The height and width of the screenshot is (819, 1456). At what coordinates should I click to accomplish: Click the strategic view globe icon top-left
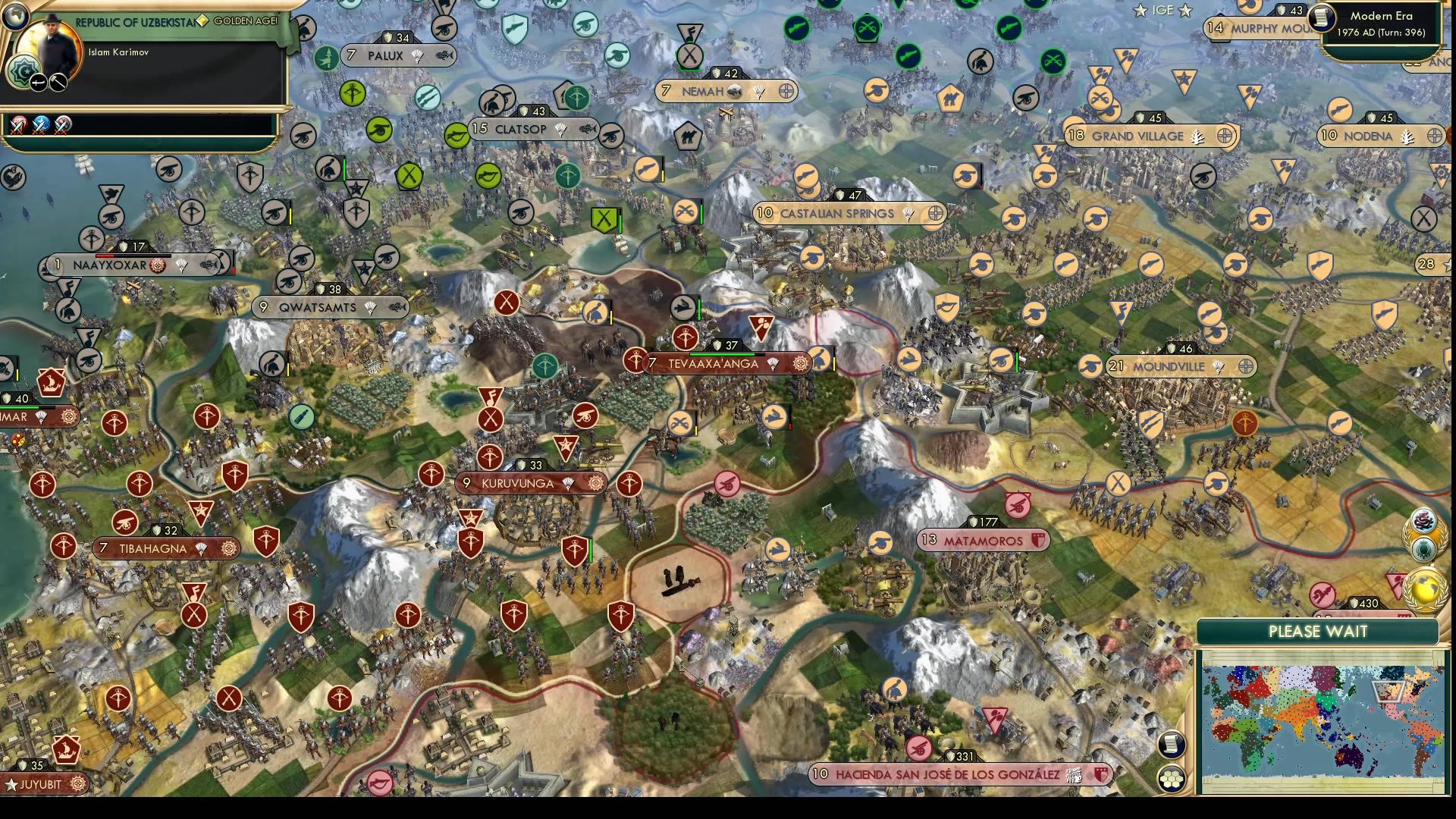[x=17, y=17]
